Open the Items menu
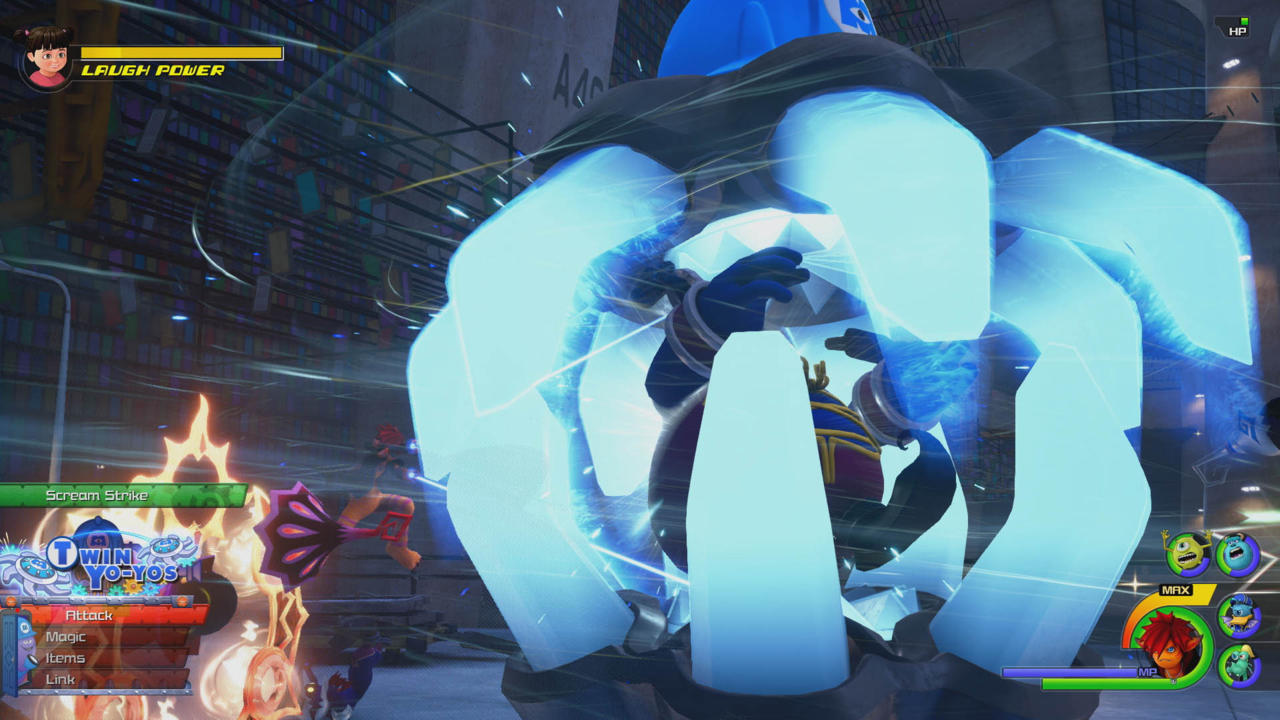 coord(66,658)
